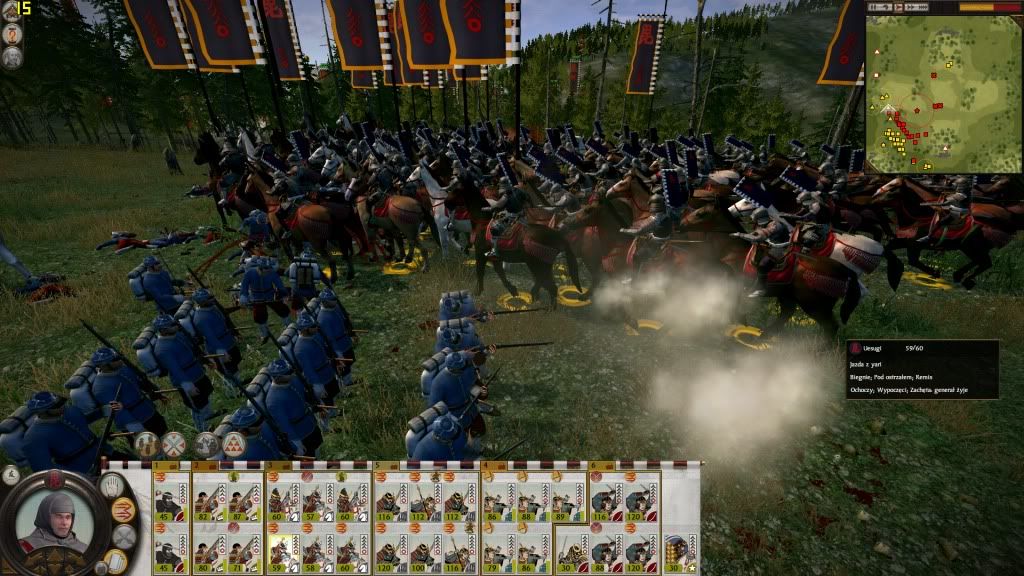Select the unit card with 89 men
The image size is (1024, 576).
[x=567, y=502]
